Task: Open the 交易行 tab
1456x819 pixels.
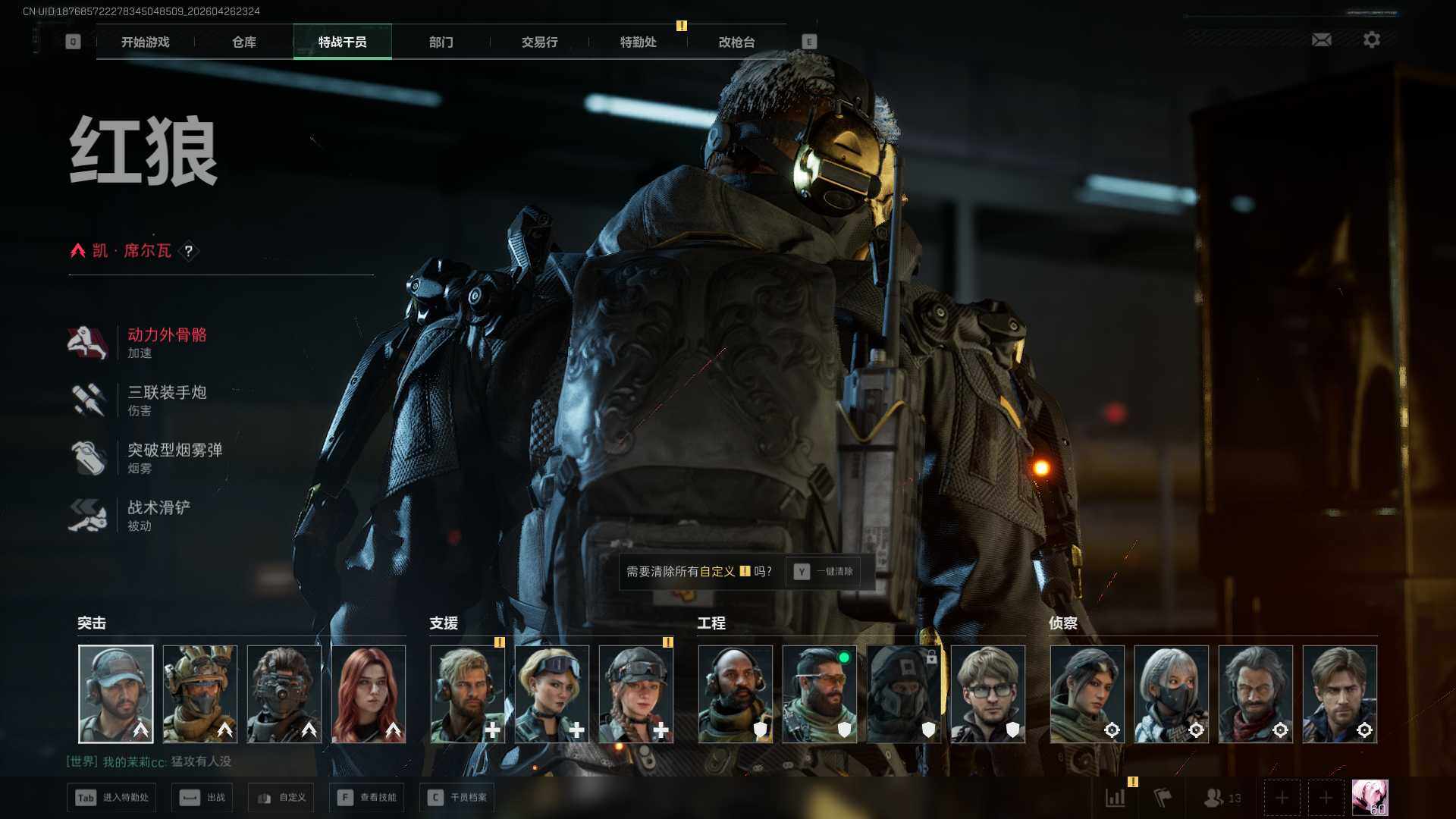Action: pyautogui.click(x=539, y=42)
